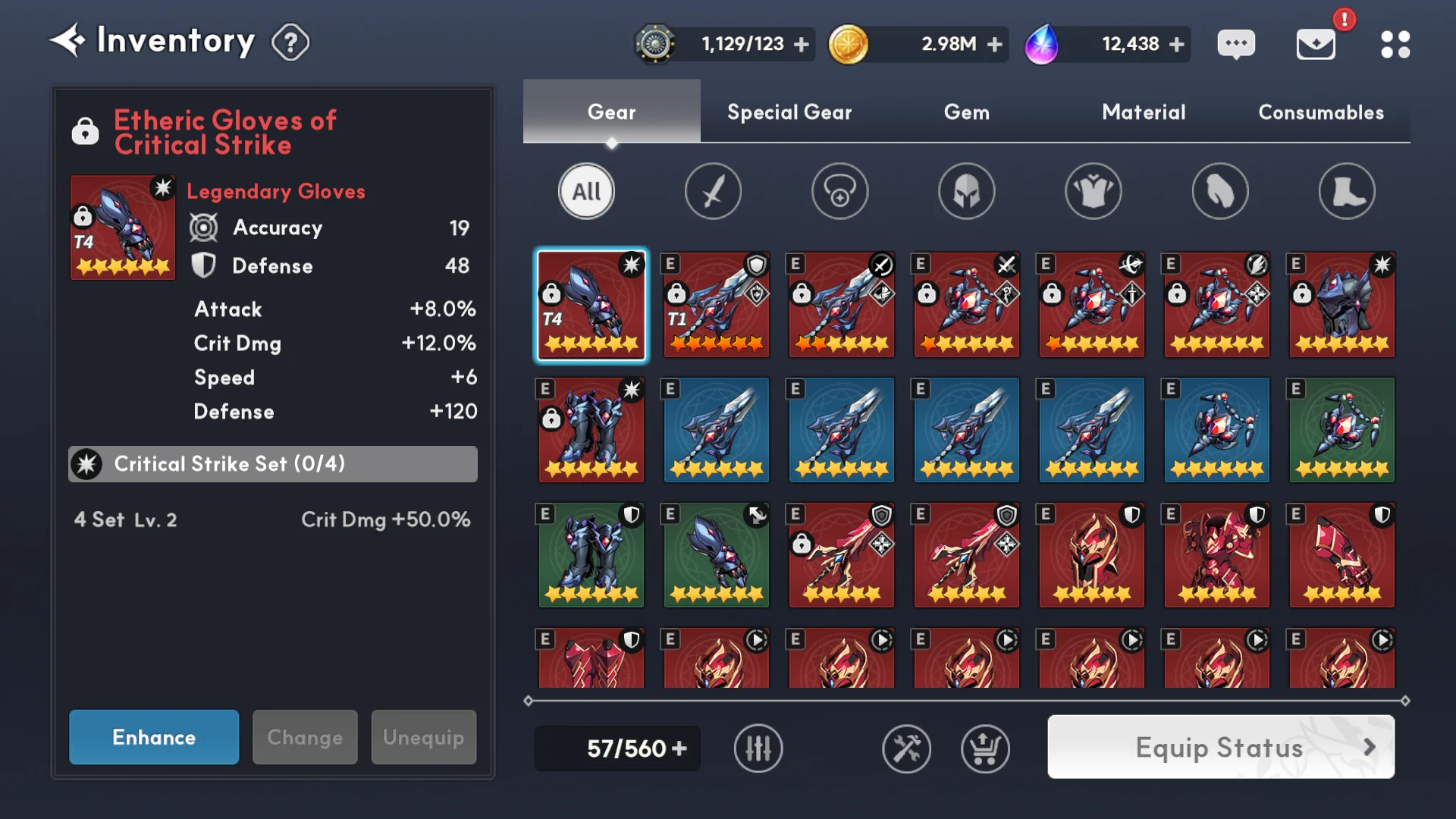Select the T1 legendary sword slot

(717, 305)
